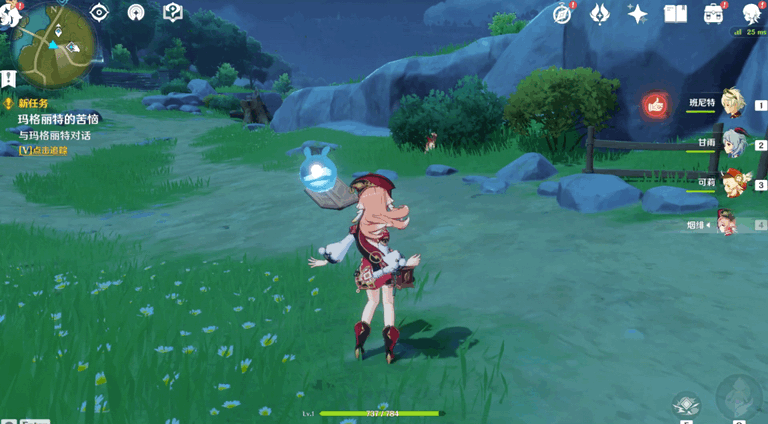
Task: Activate the elemental skill button
Action: click(x=686, y=403)
